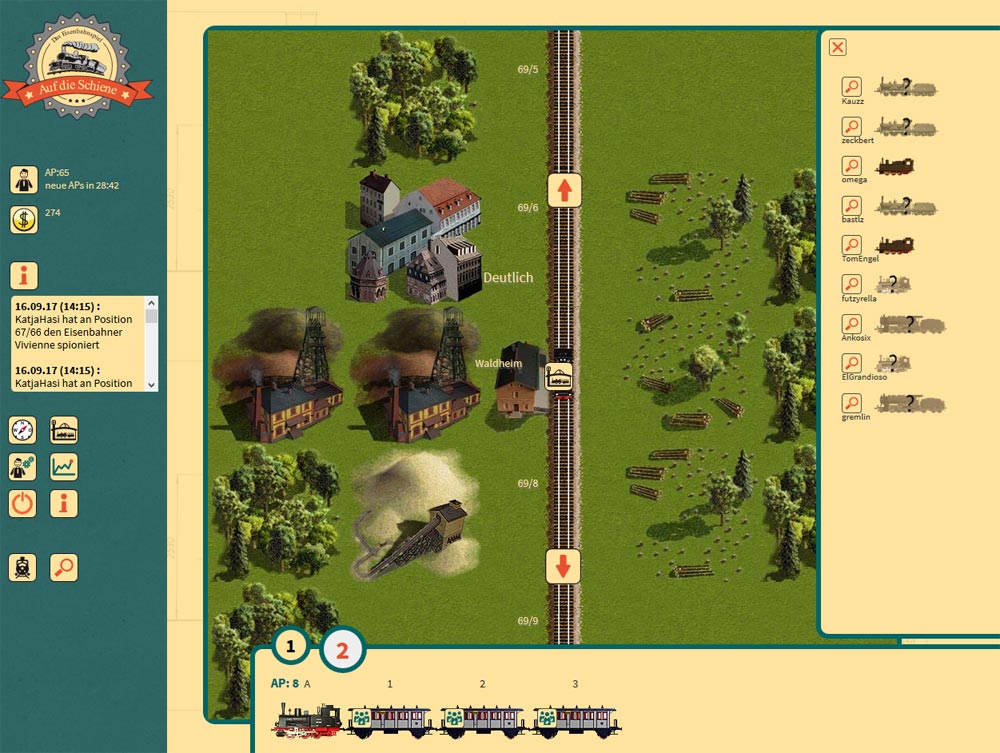
Task: Spy on omega's locomotive
Action: pyautogui.click(x=851, y=165)
